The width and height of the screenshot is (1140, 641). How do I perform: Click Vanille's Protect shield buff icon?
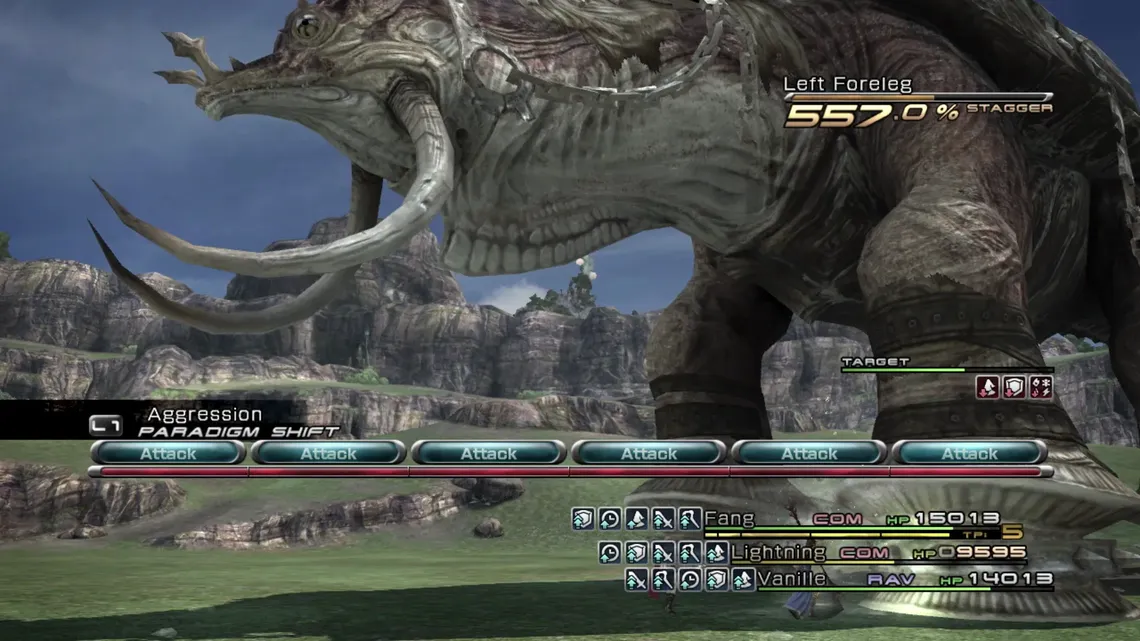[716, 579]
